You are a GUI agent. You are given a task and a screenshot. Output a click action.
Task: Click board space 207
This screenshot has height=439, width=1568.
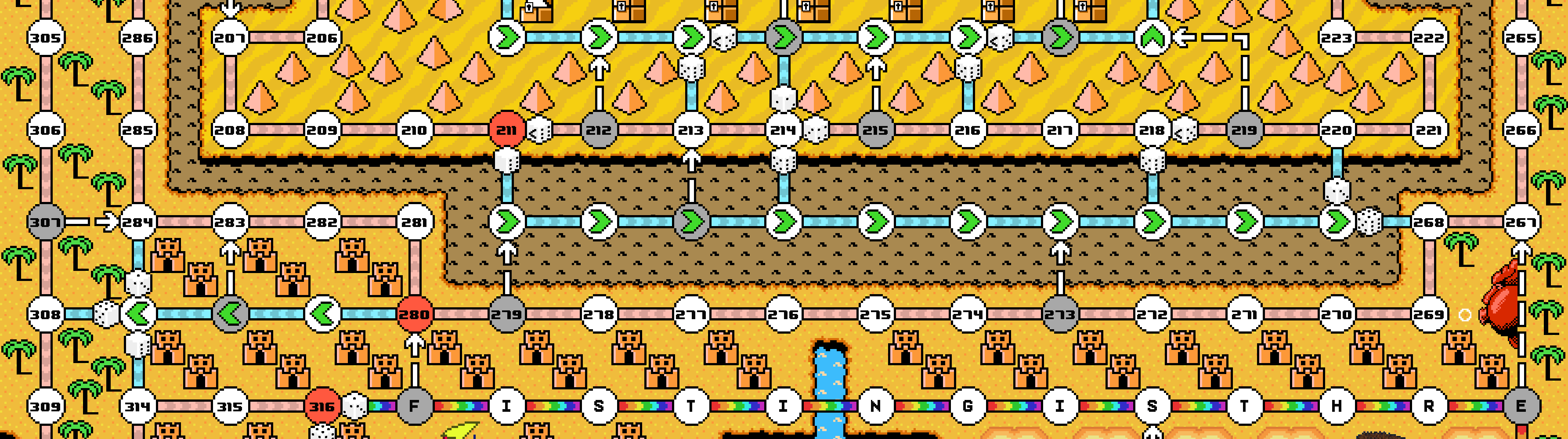pyautogui.click(x=230, y=38)
